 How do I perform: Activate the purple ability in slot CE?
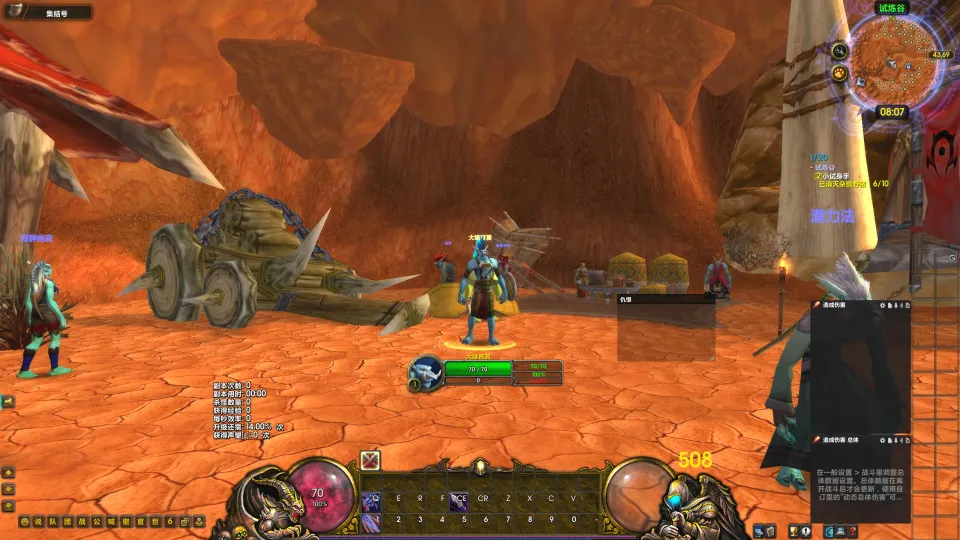tap(459, 498)
